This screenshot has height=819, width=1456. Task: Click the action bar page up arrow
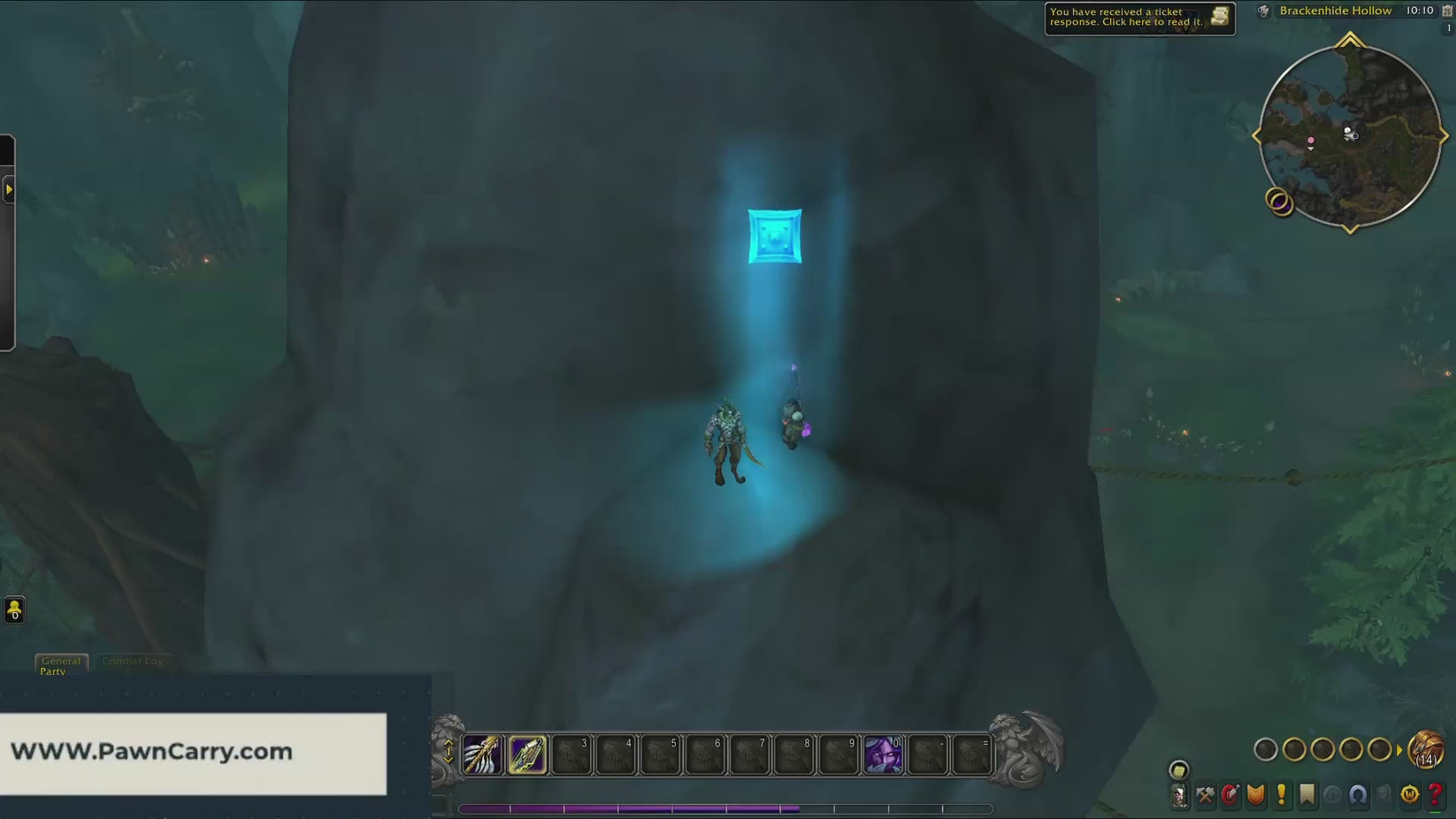[x=448, y=742]
